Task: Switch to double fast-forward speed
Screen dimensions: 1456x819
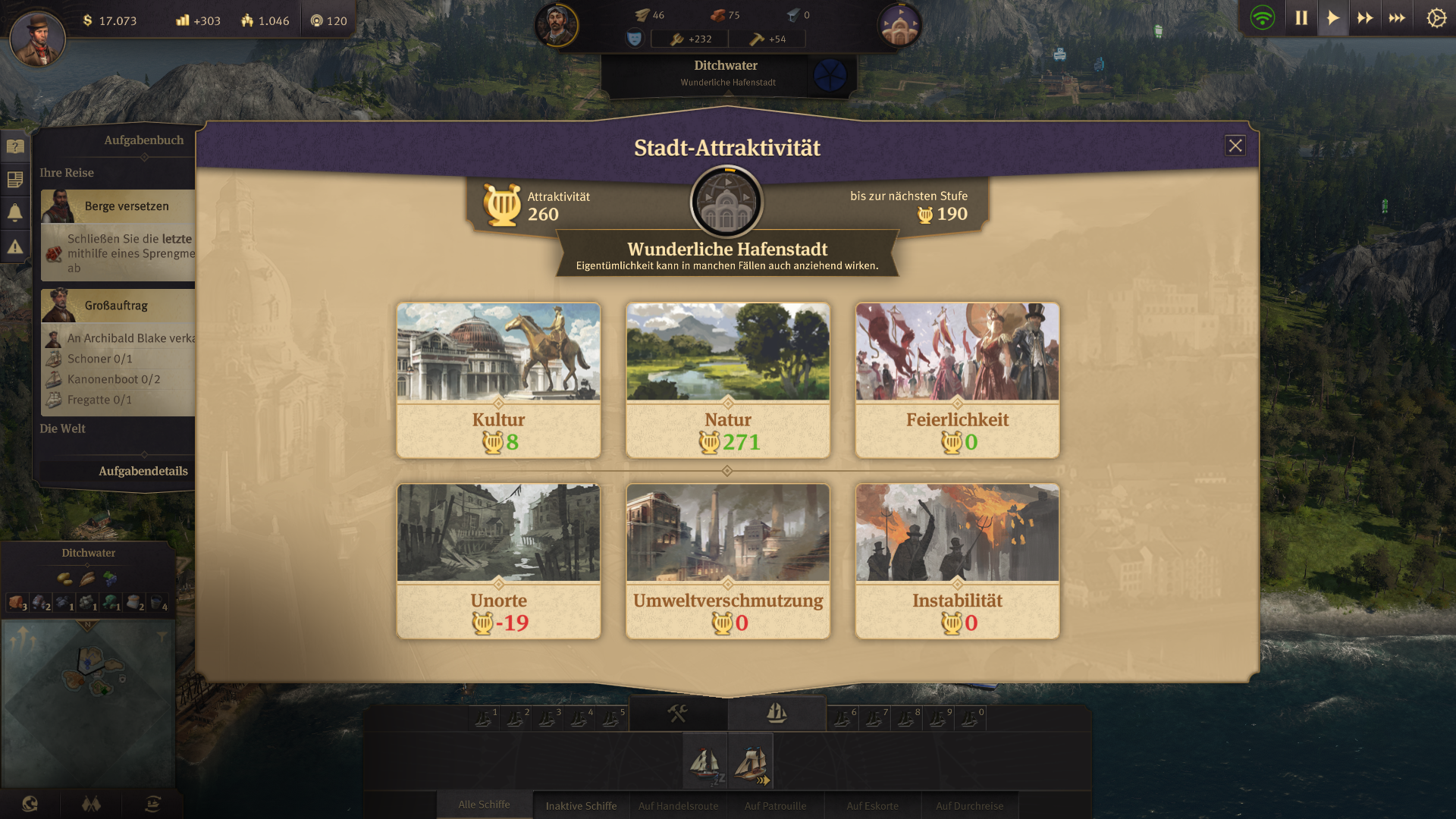Action: pyautogui.click(x=1365, y=18)
